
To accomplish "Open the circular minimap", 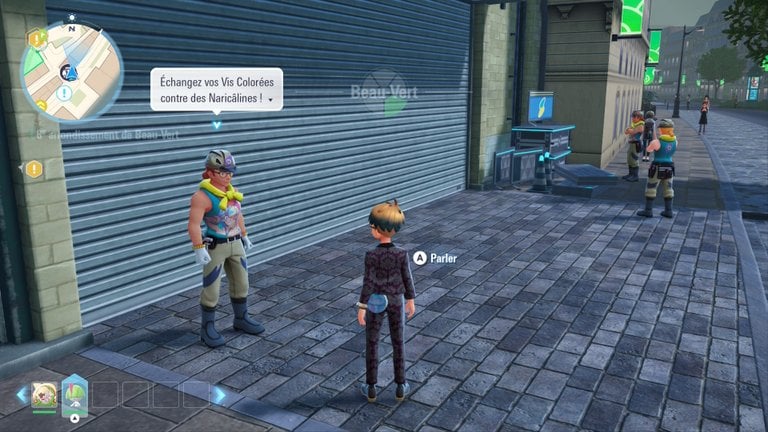I will point(71,71).
